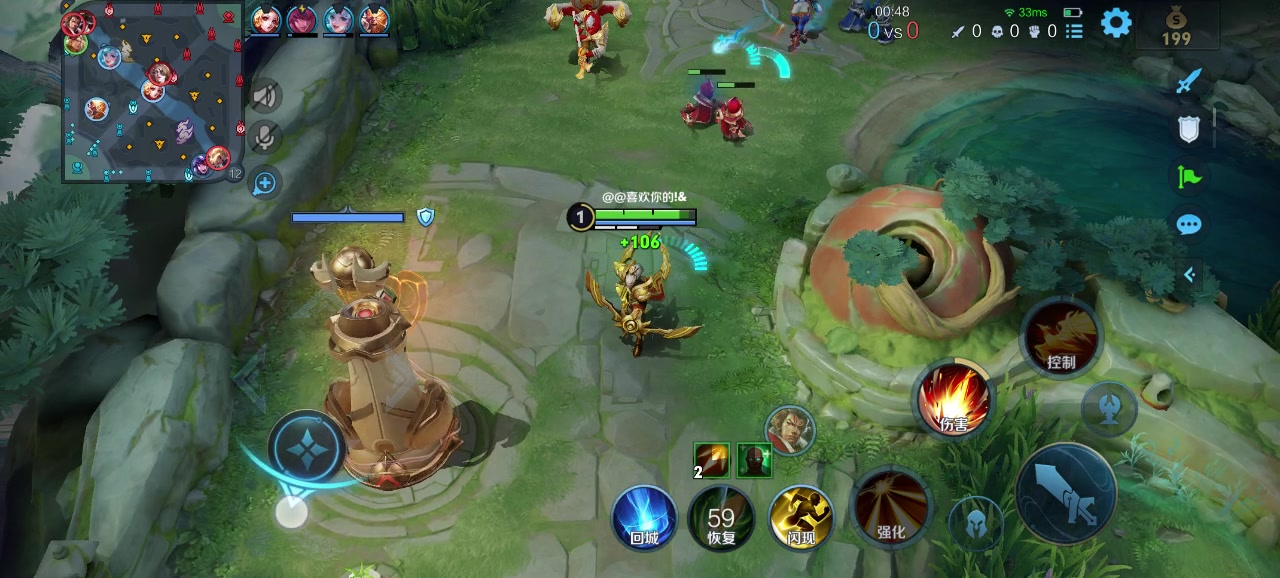Send the blue sword attack signal
This screenshot has height=578, width=1280.
click(1188, 81)
